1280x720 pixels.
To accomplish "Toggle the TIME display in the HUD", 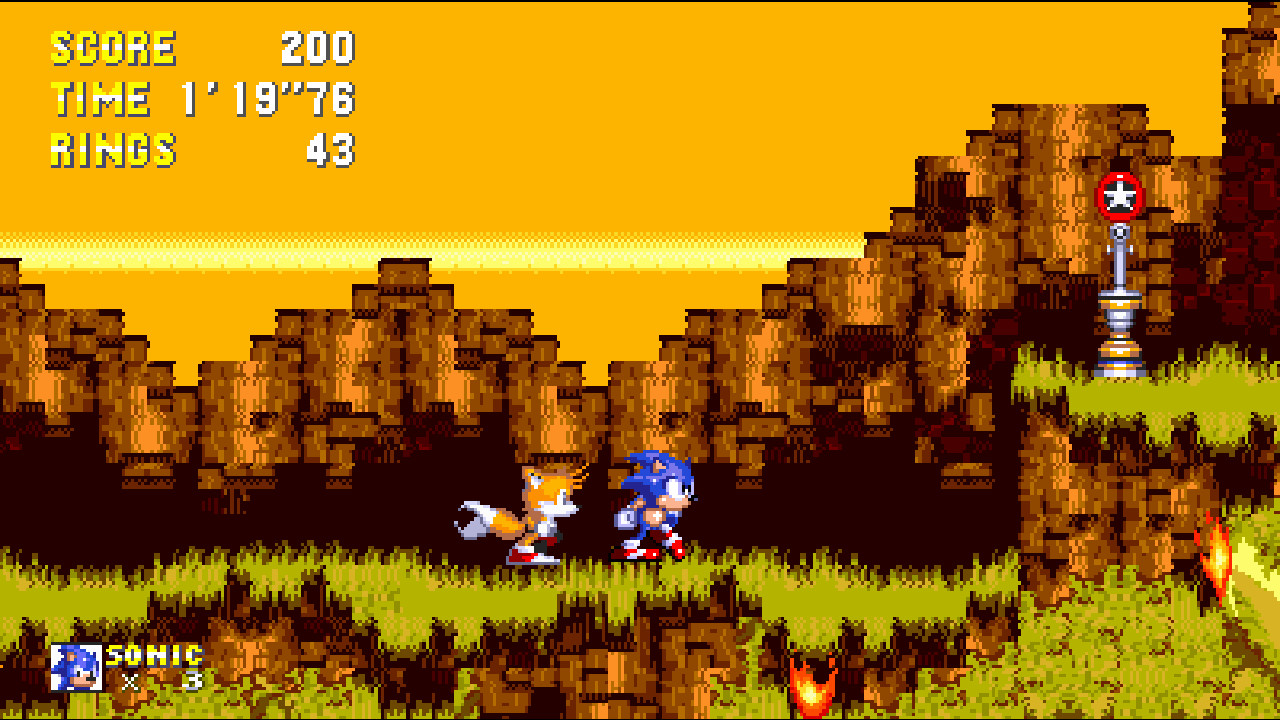I will 100,98.
